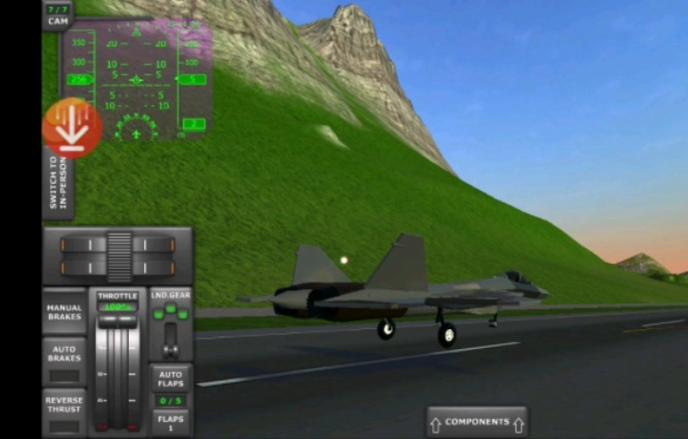Tap the red download arrow icon
688x439 pixels.
point(71,128)
